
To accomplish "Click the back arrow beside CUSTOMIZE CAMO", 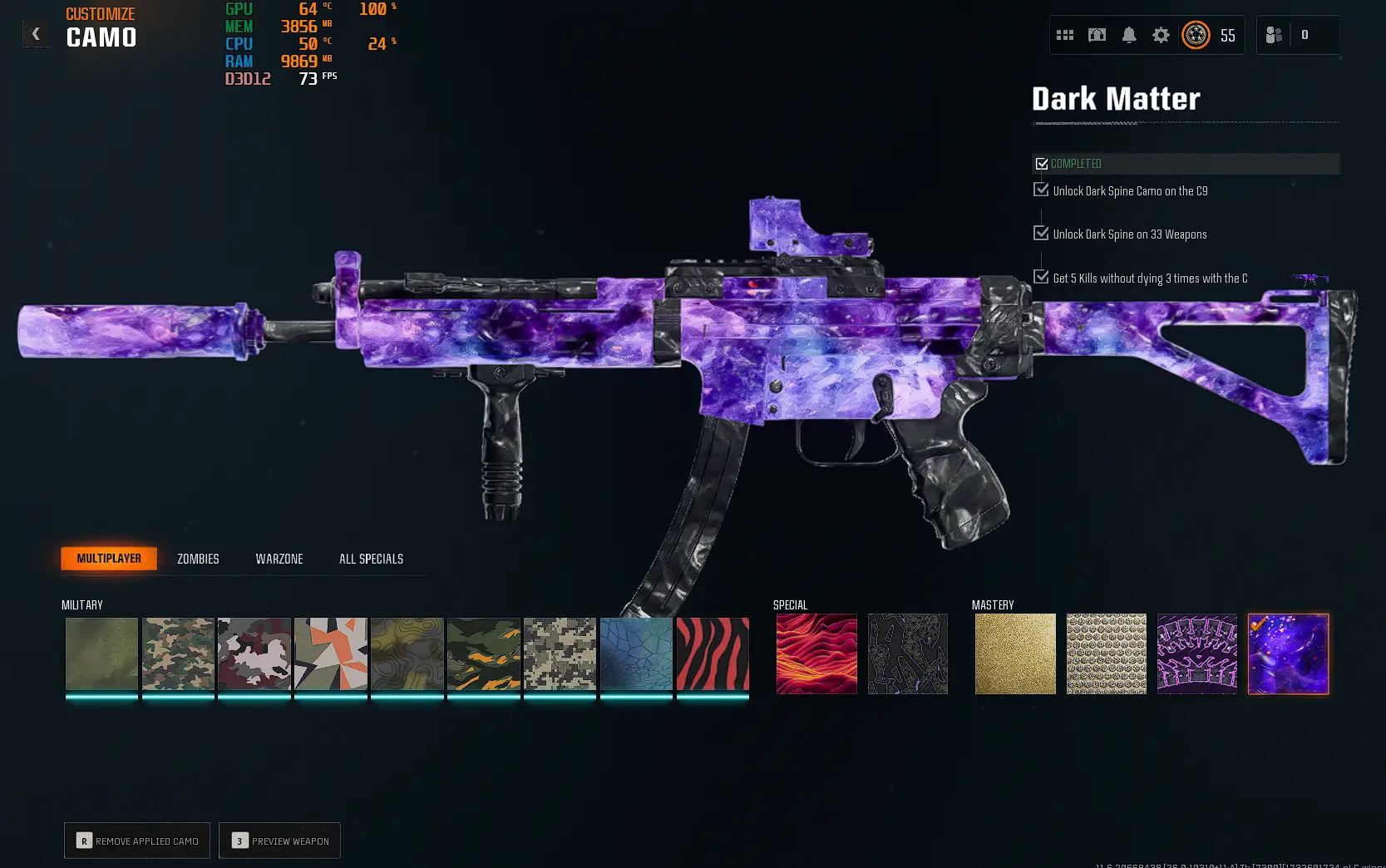I will (35, 33).
